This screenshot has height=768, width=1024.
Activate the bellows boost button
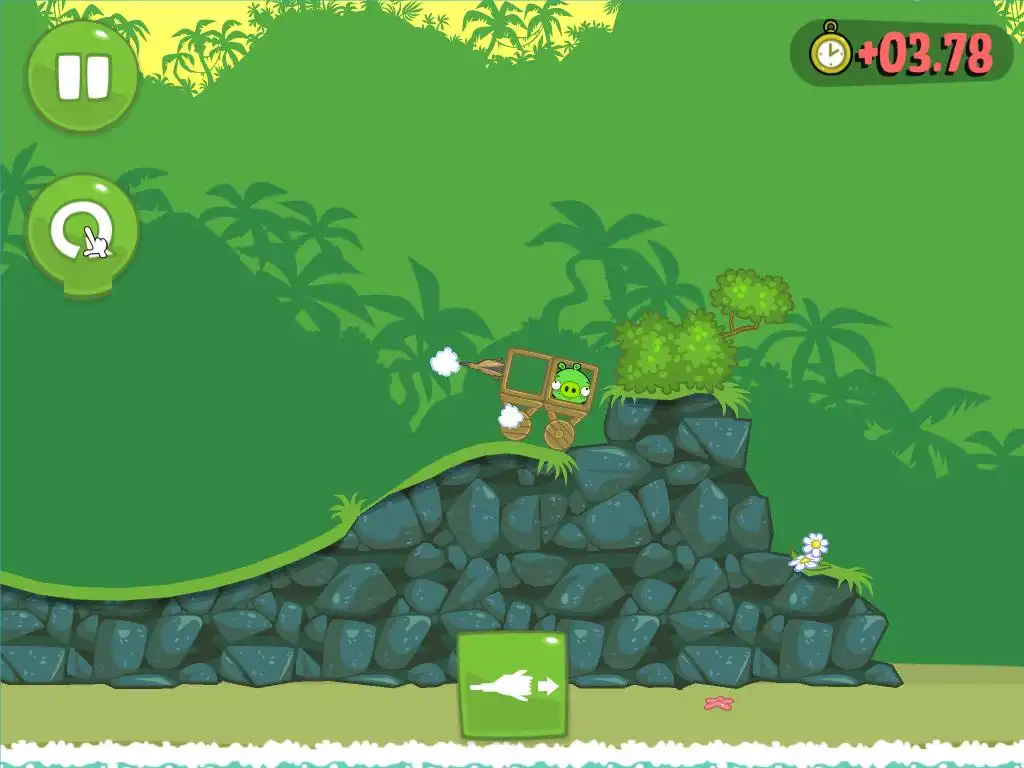(512, 685)
